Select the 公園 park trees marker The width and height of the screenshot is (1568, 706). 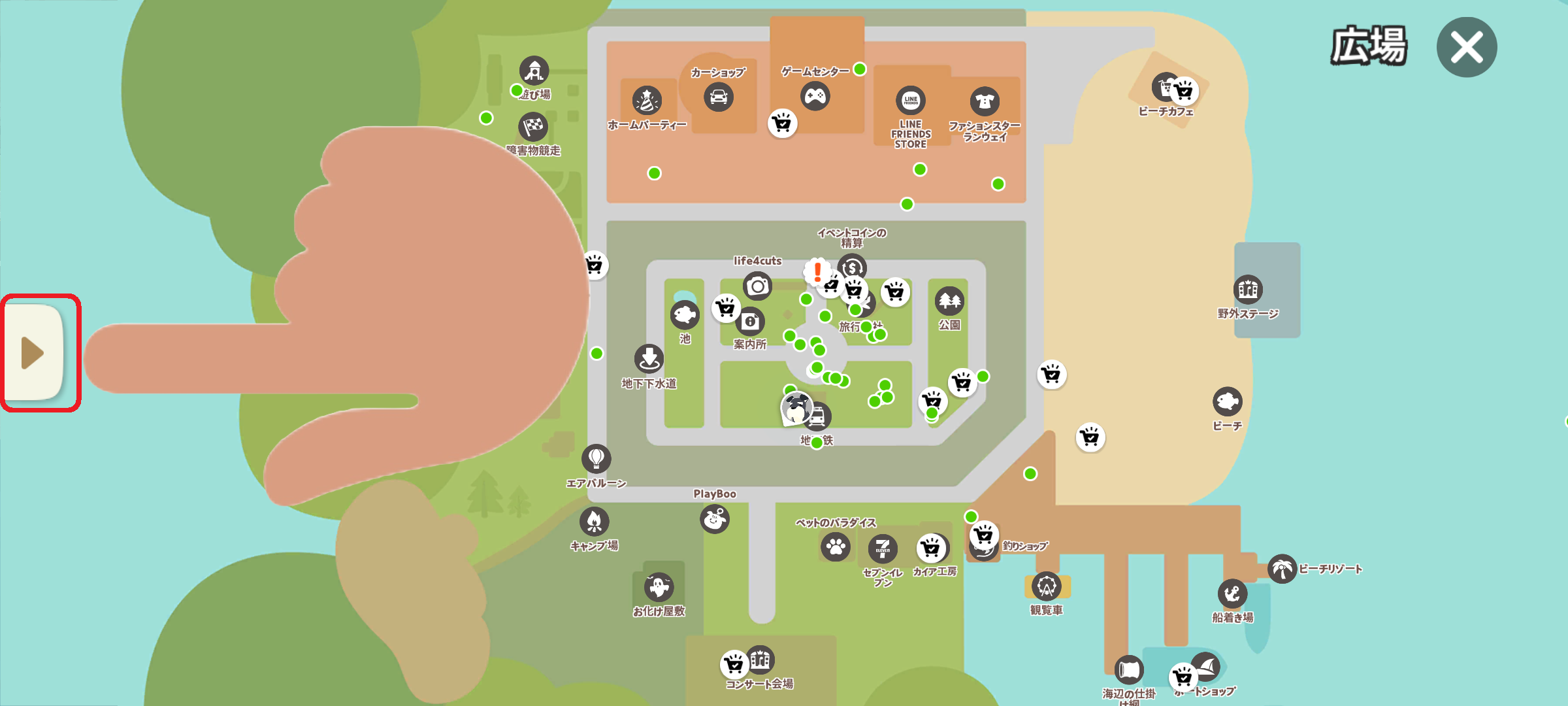point(949,301)
